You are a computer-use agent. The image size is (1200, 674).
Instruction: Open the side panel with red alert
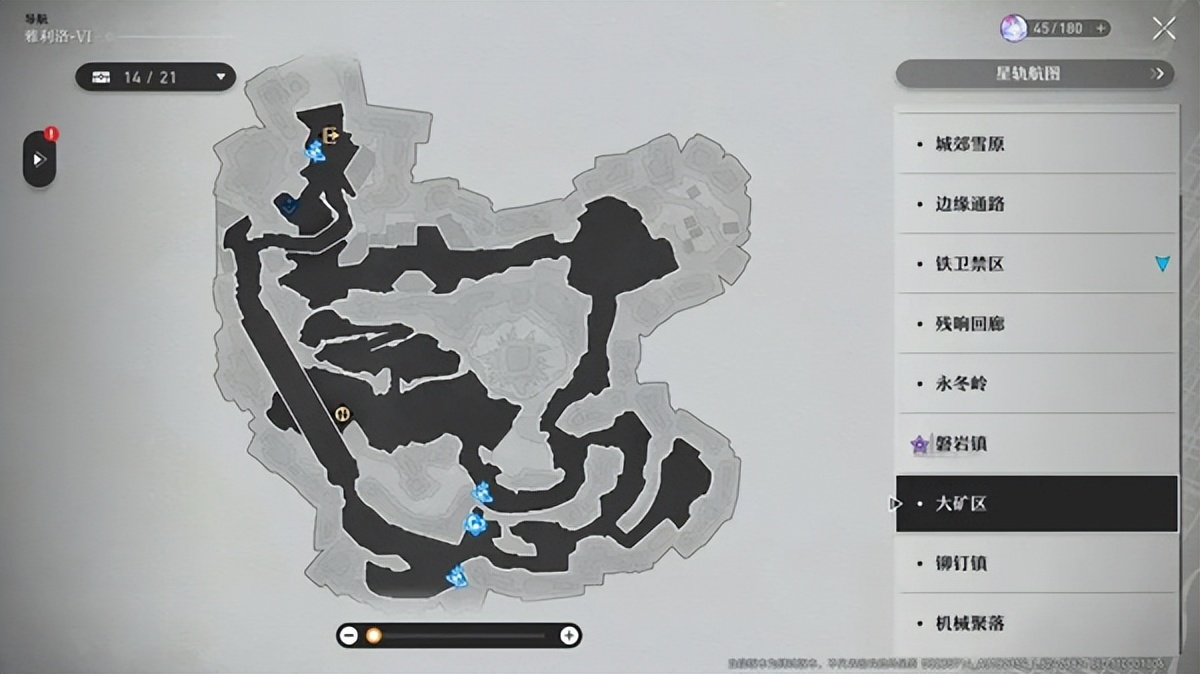(x=39, y=159)
